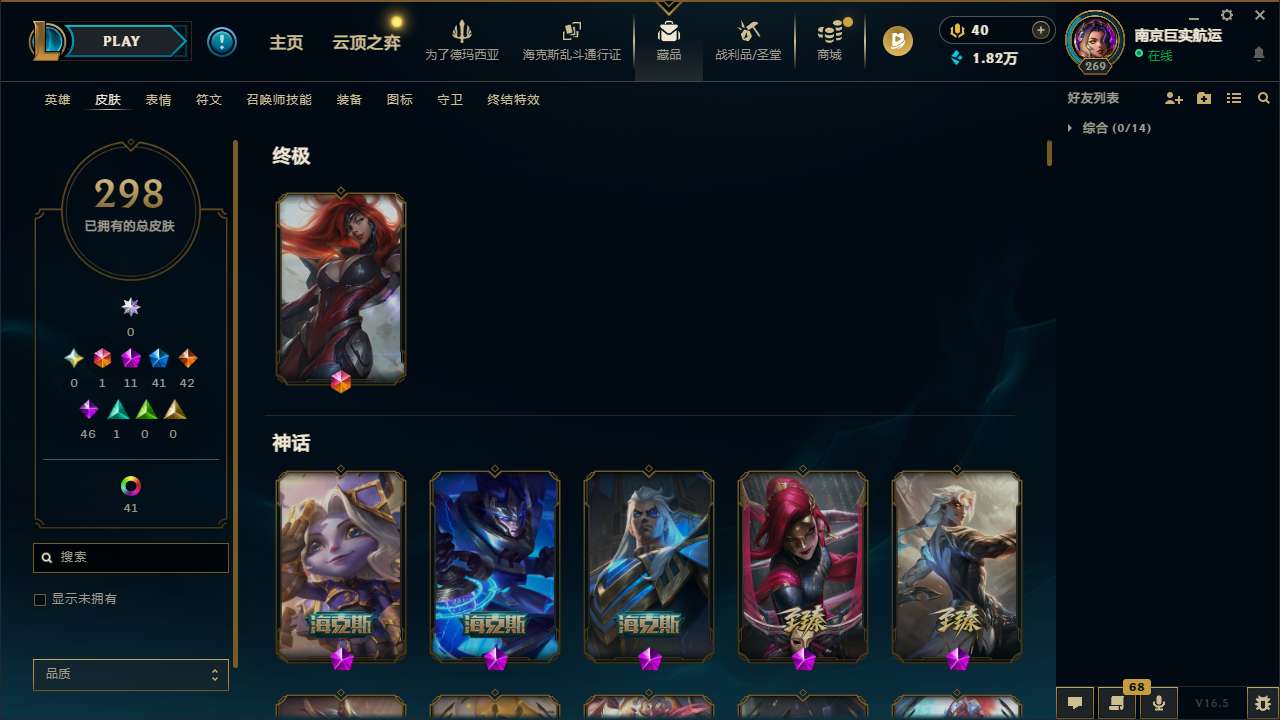Click the add friend icon
1280x720 pixels.
pyautogui.click(x=1174, y=98)
